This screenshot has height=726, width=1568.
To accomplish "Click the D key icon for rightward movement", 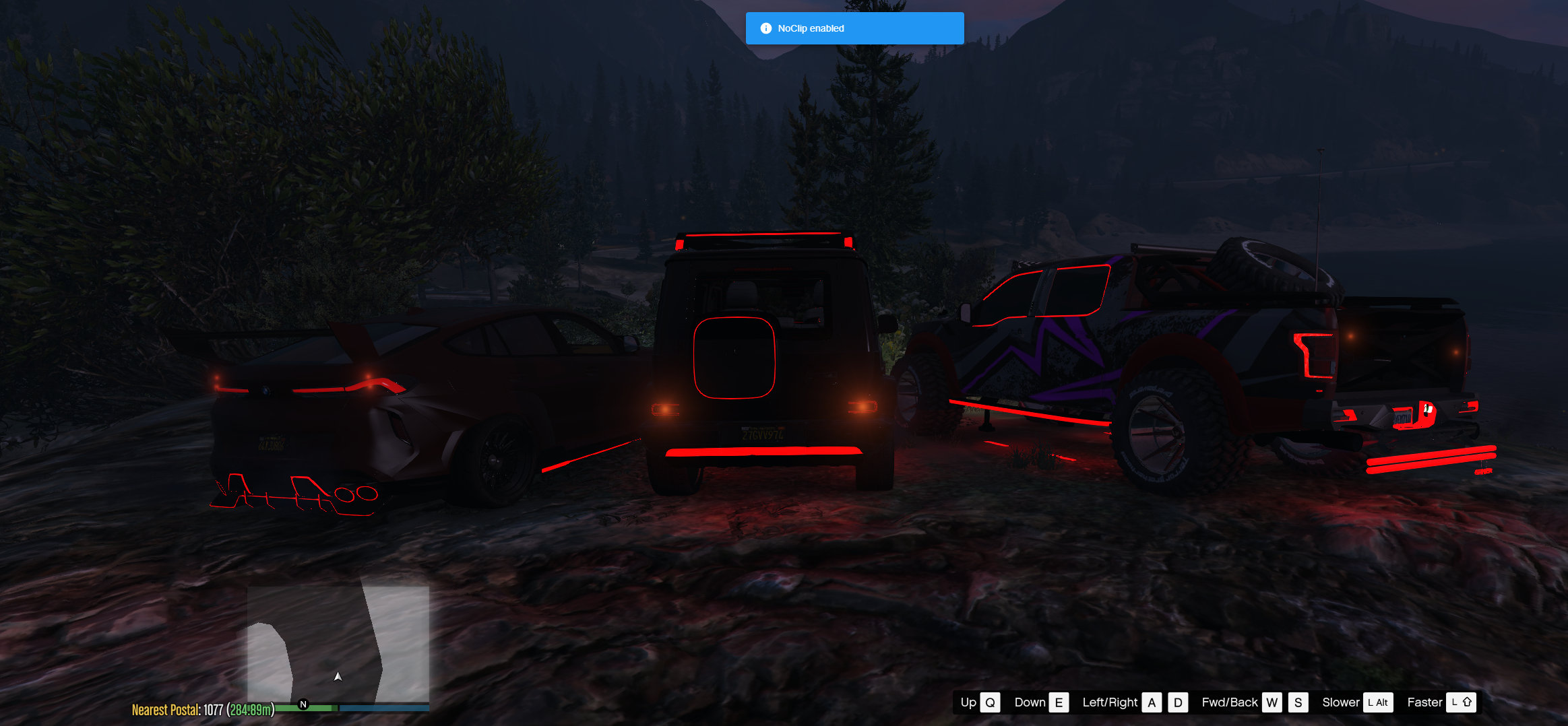I will (1177, 702).
